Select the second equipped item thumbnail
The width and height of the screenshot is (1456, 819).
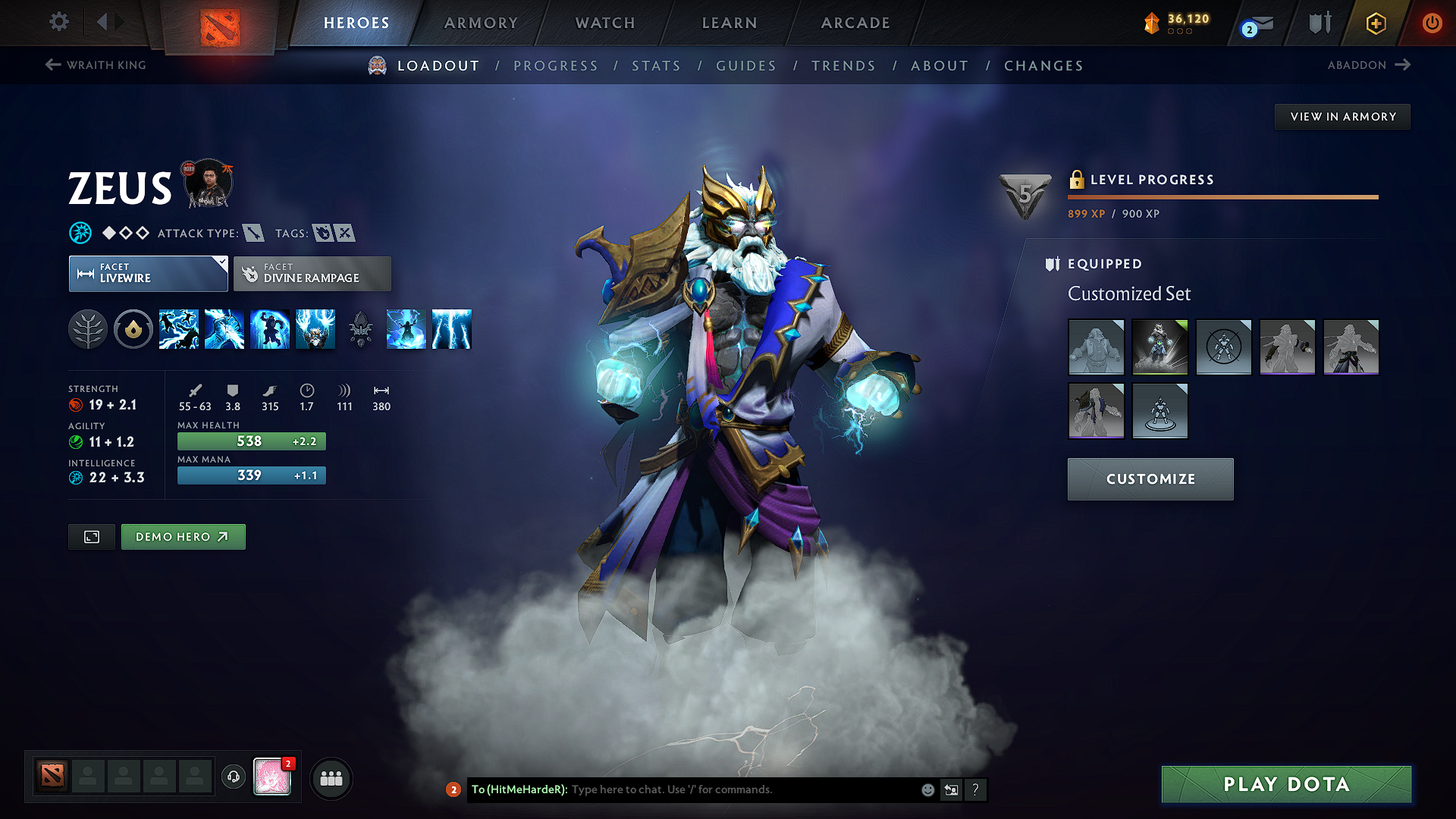[x=1160, y=347]
